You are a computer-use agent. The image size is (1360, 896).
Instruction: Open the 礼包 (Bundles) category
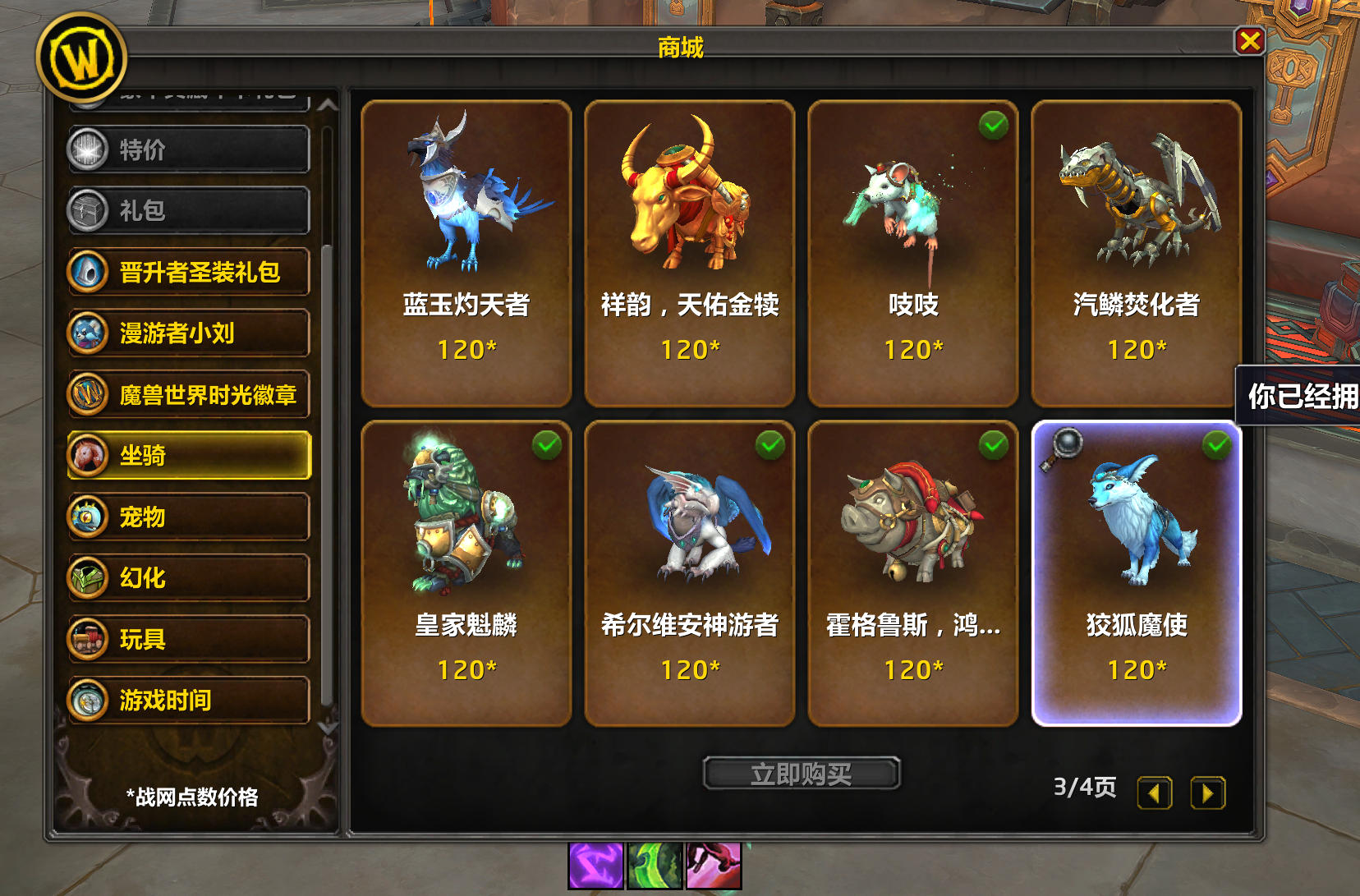(x=89, y=210)
